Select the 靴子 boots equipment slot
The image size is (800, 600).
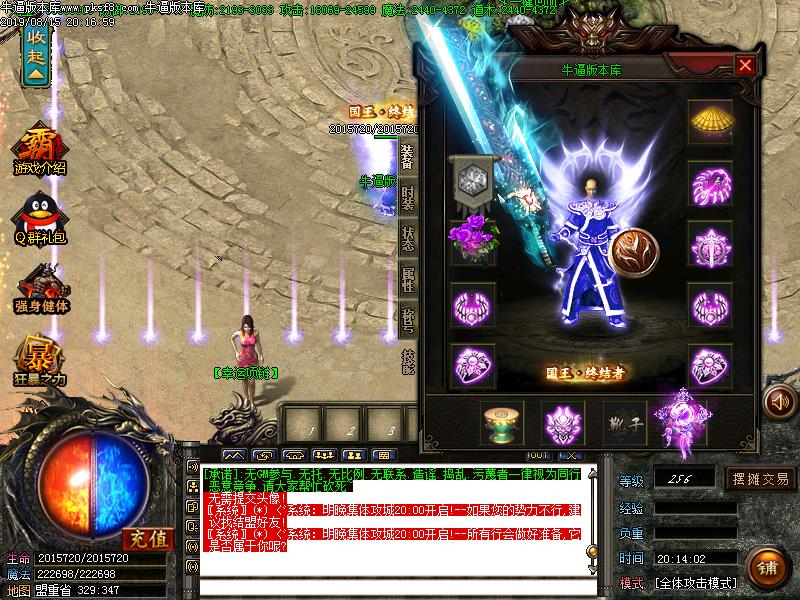click(x=624, y=424)
